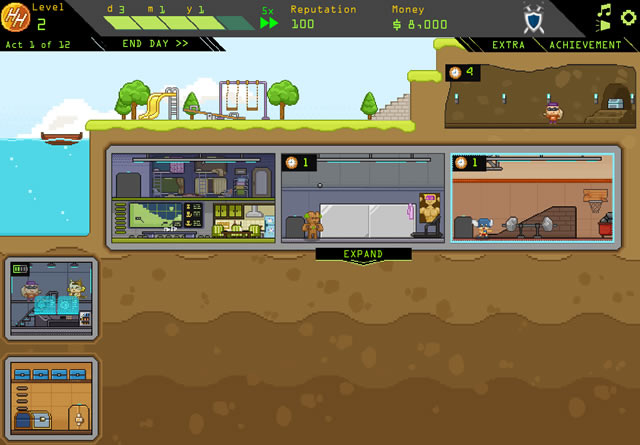Screen dimensions: 640x445
Task: Open the control room with green monitors
Action: 193,197
